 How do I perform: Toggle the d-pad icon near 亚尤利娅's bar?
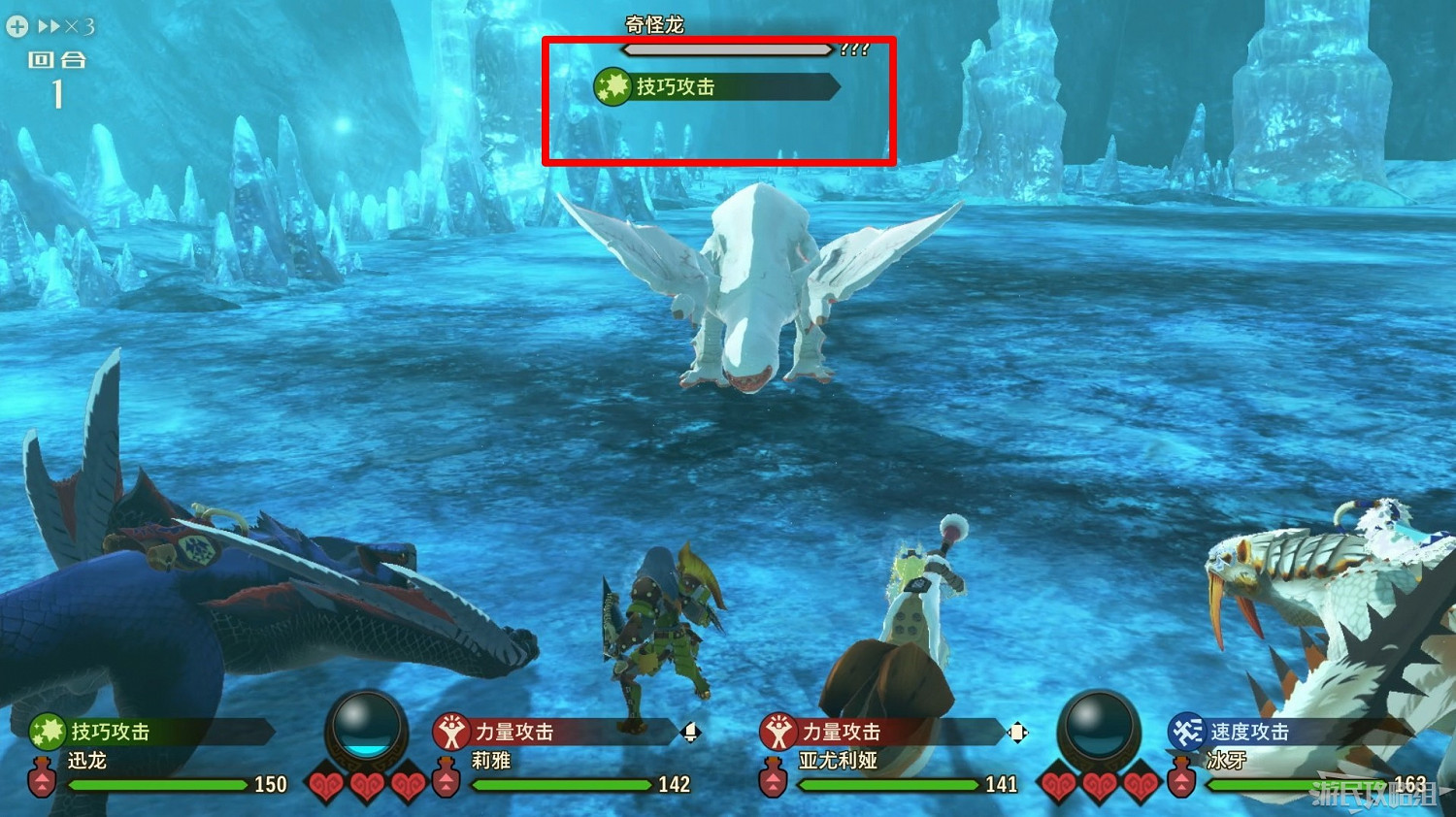[1016, 733]
